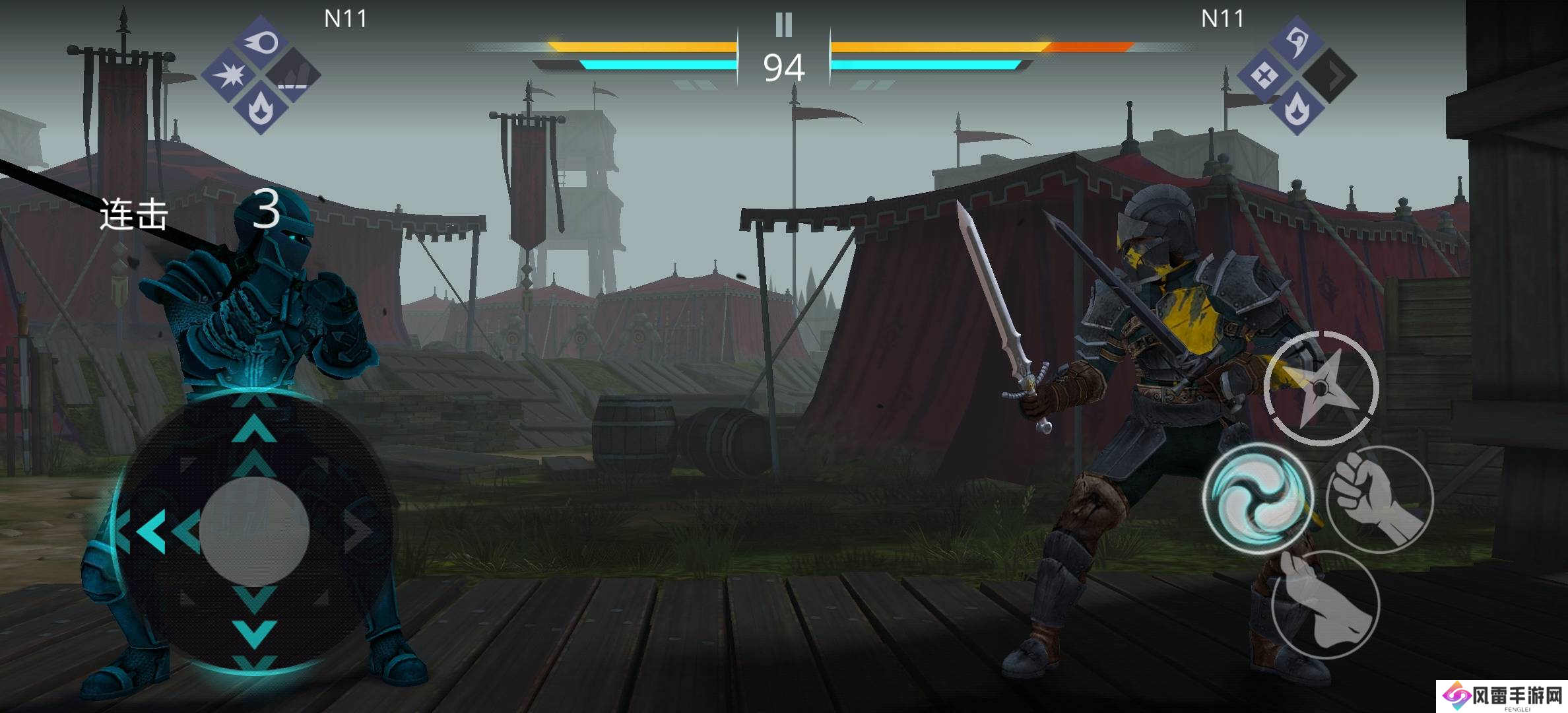The image size is (1568, 713).
Task: Tap the foot kick attack button
Action: click(x=1325, y=604)
